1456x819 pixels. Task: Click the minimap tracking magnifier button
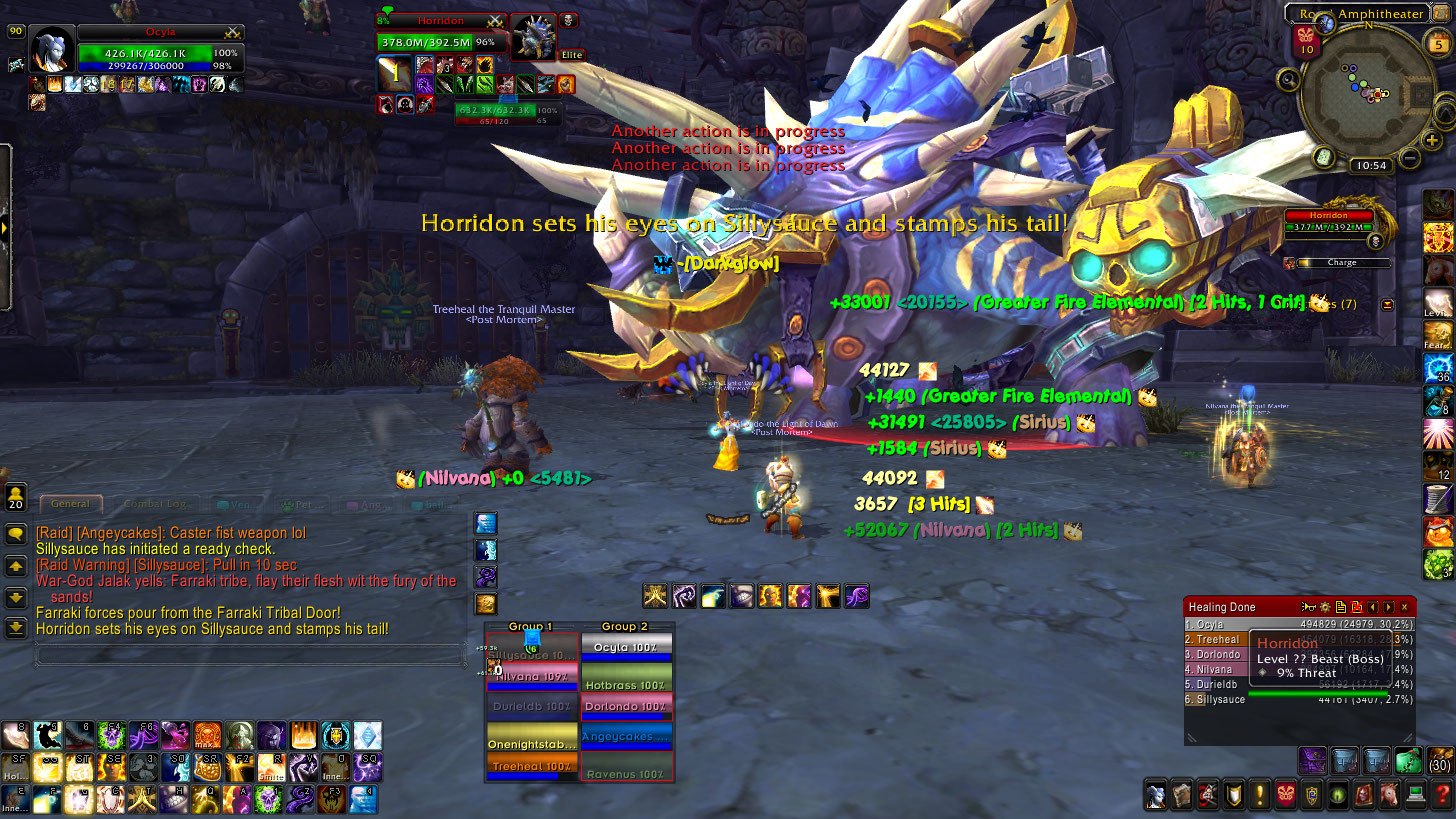tap(1288, 79)
